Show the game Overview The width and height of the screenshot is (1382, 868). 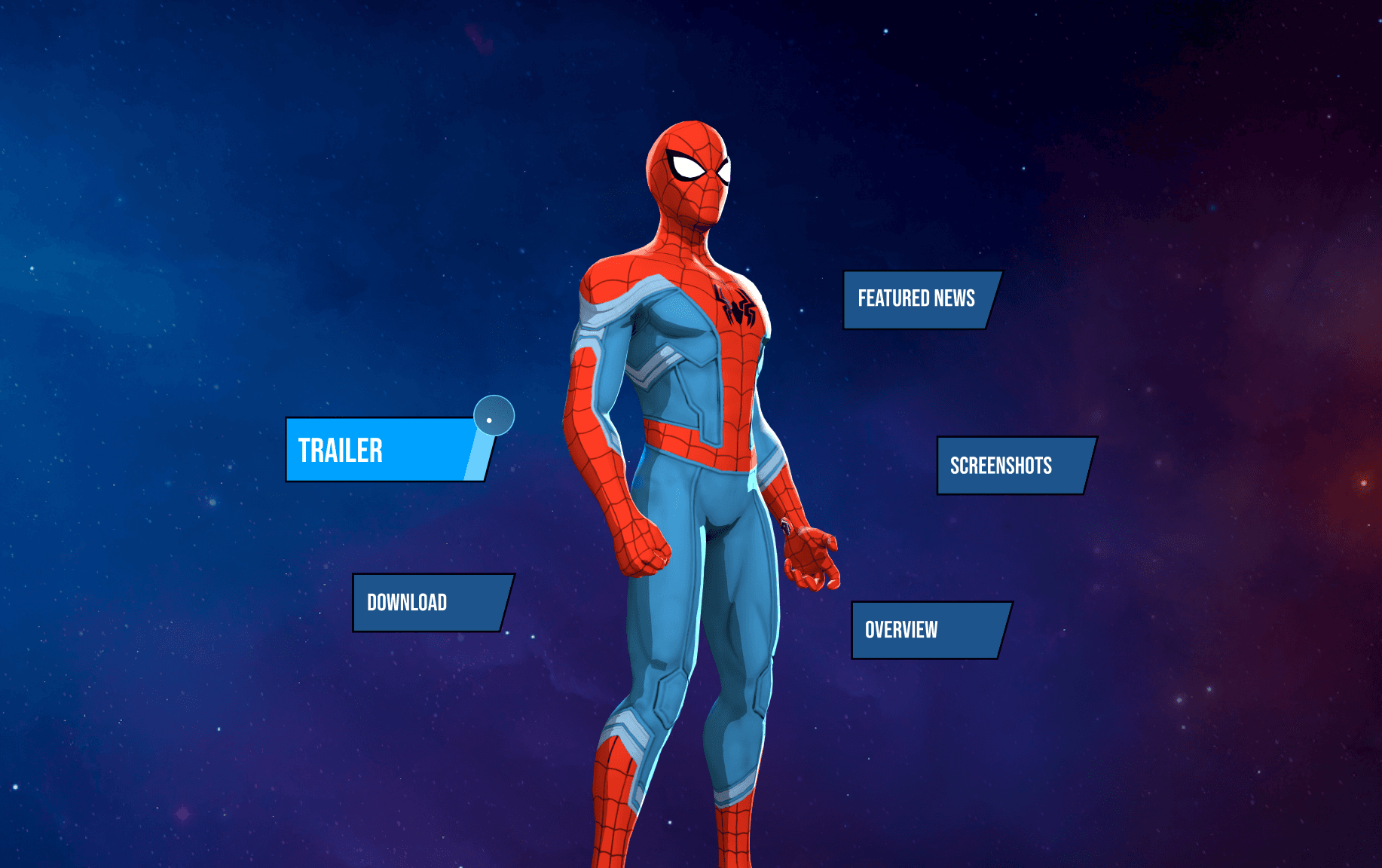coord(928,630)
